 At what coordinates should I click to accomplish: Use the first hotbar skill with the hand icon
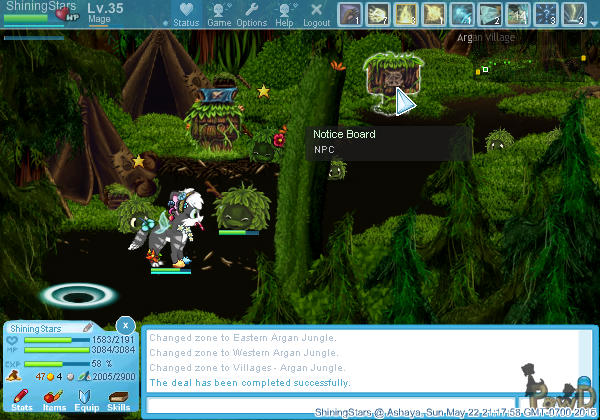[349, 14]
